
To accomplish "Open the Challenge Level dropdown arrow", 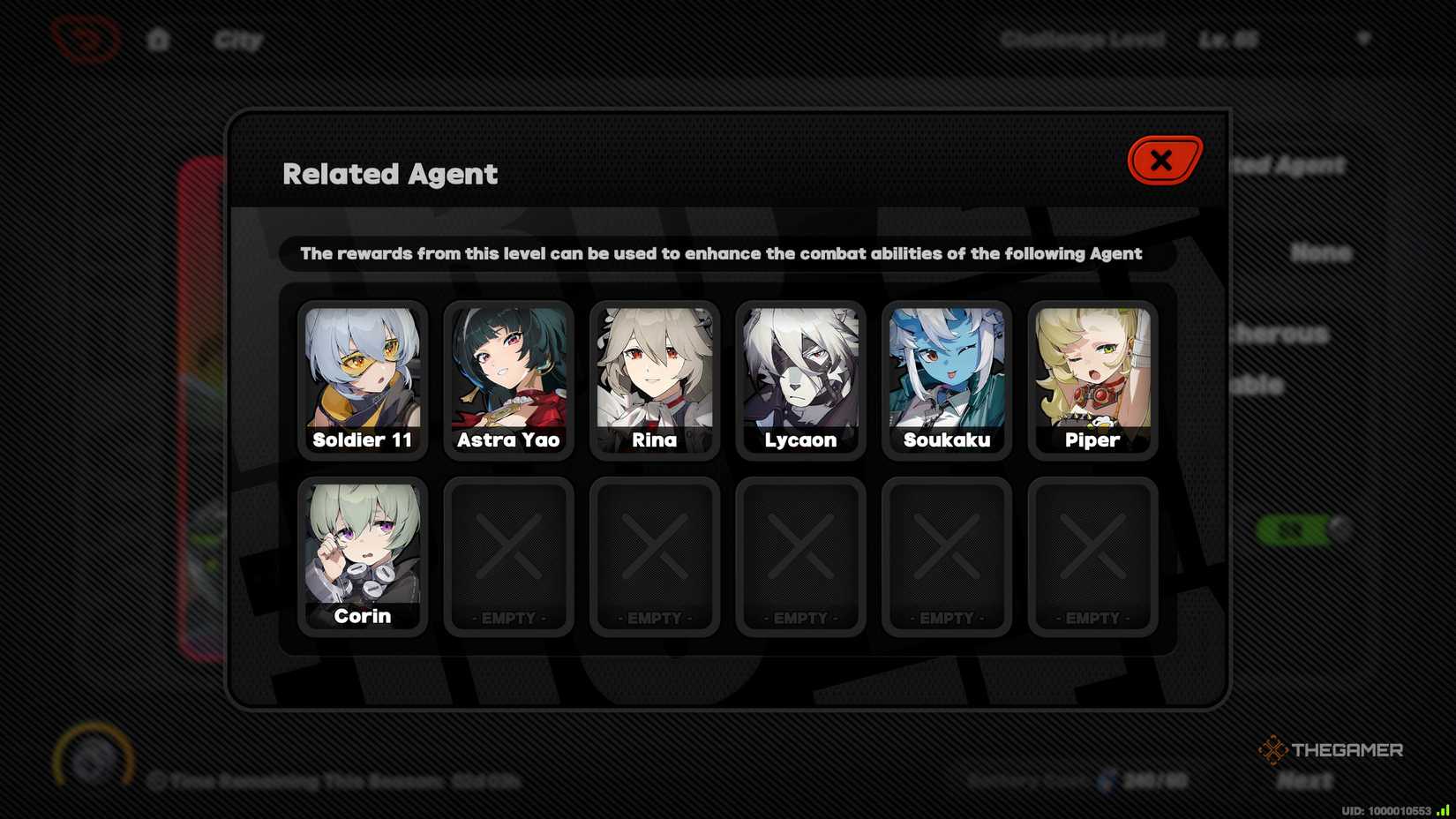I will (x=1364, y=38).
